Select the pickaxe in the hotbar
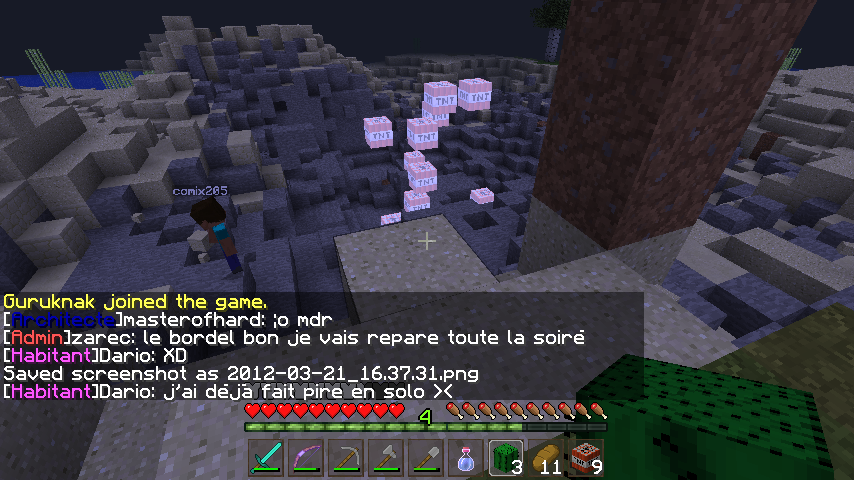This screenshot has height=480, width=854. click(x=347, y=458)
